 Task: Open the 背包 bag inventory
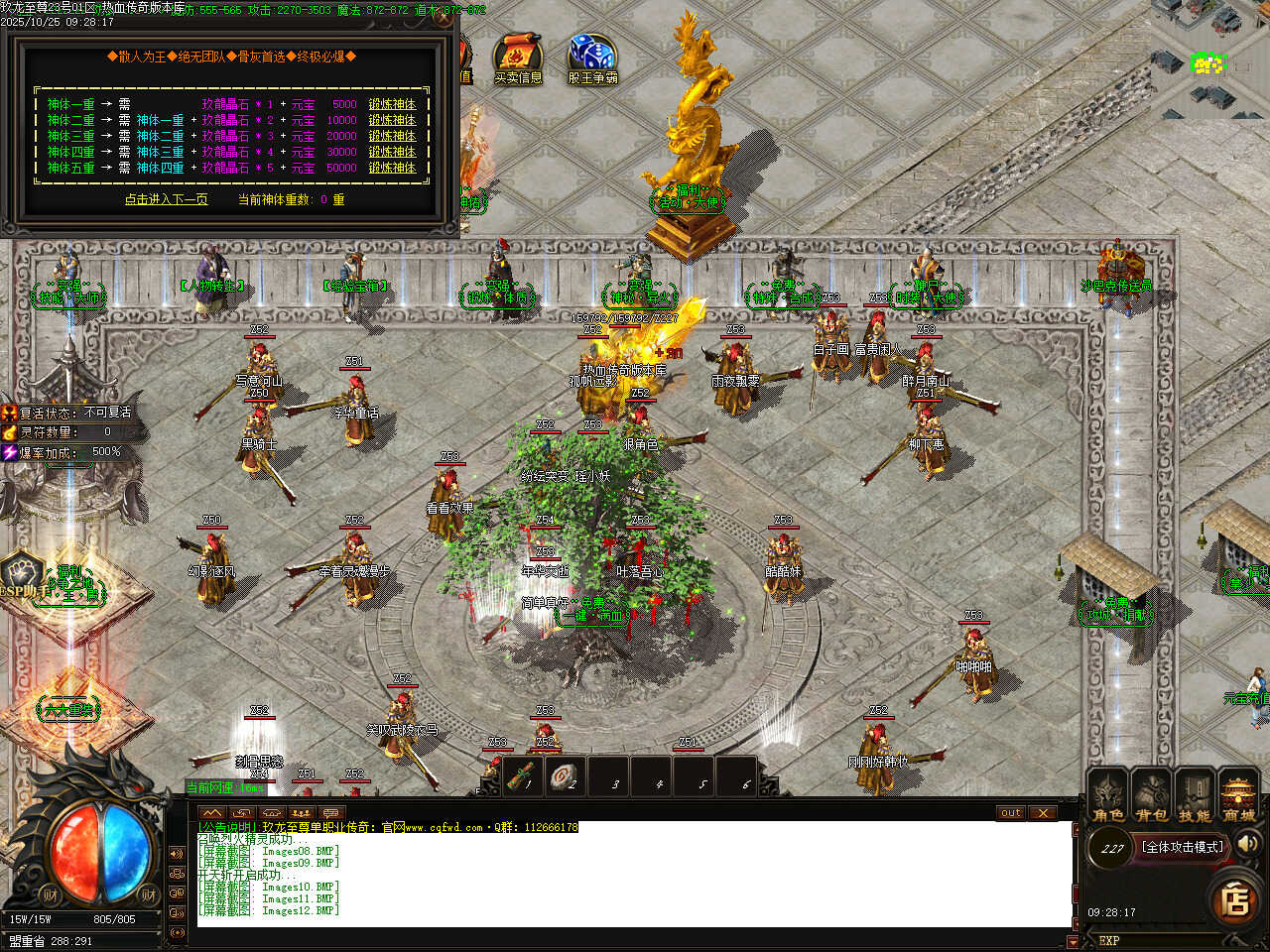pos(1152,796)
